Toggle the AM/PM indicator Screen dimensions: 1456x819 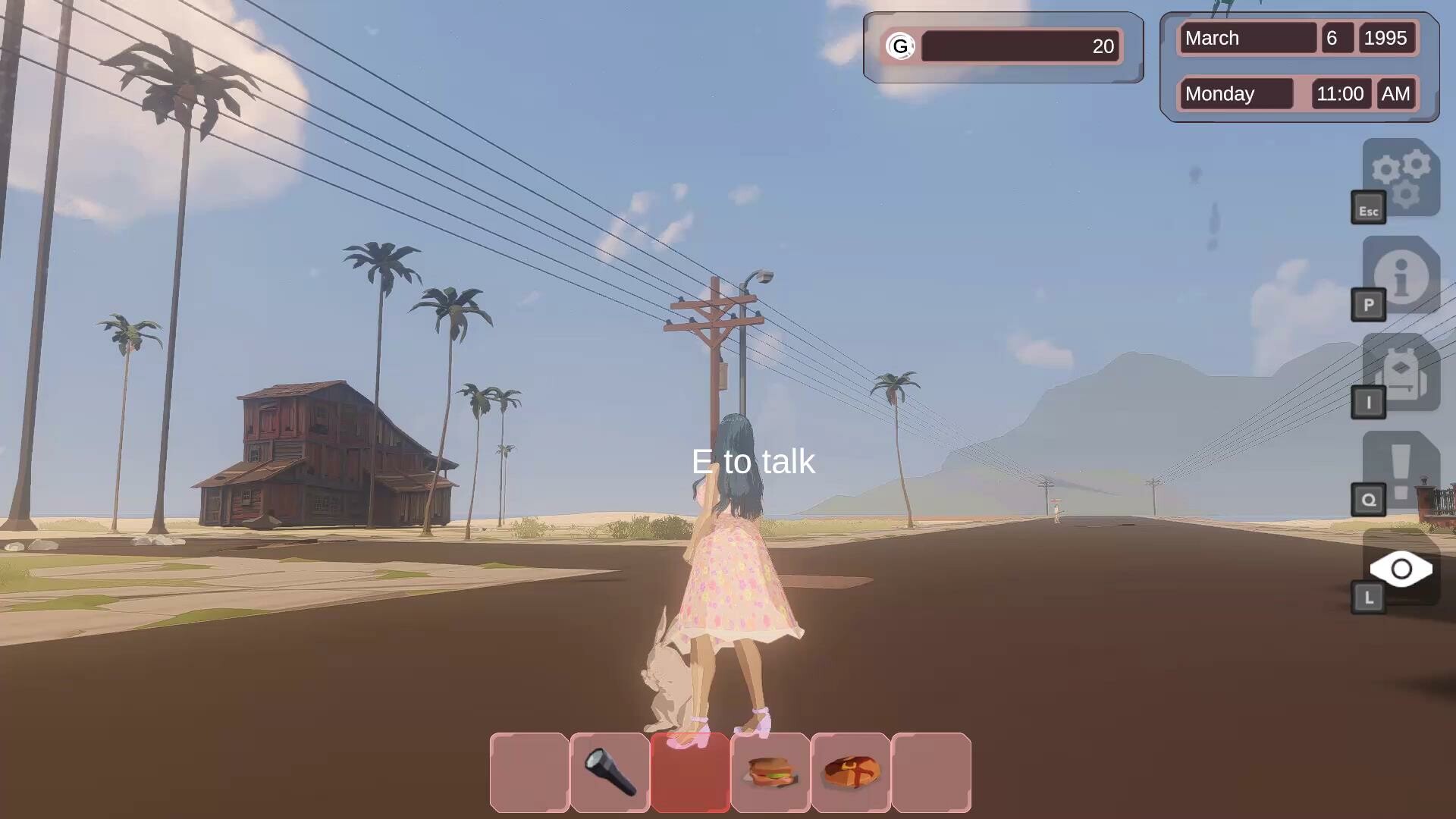click(1396, 93)
